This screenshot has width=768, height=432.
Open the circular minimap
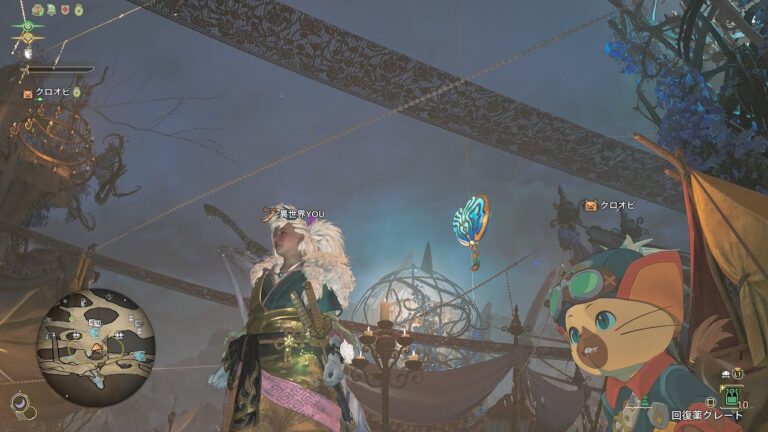point(96,340)
